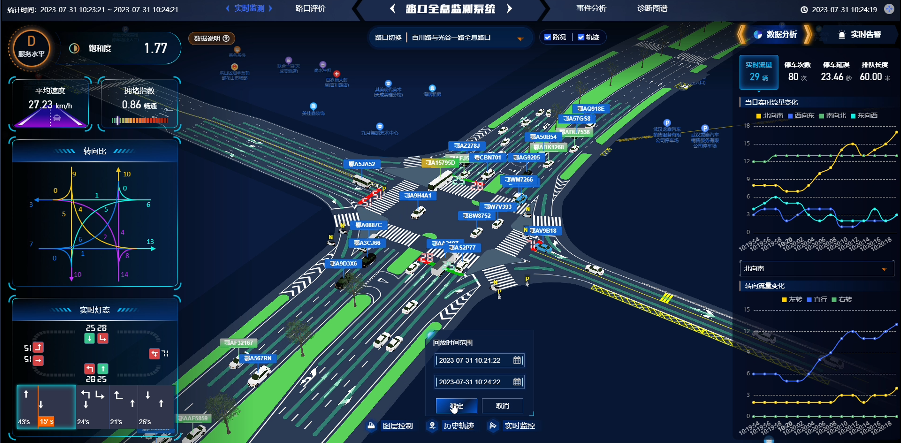Select the 实时流量 stat tile
Image resolution: width=901 pixels, height=443 pixels.
pyautogui.click(x=756, y=71)
